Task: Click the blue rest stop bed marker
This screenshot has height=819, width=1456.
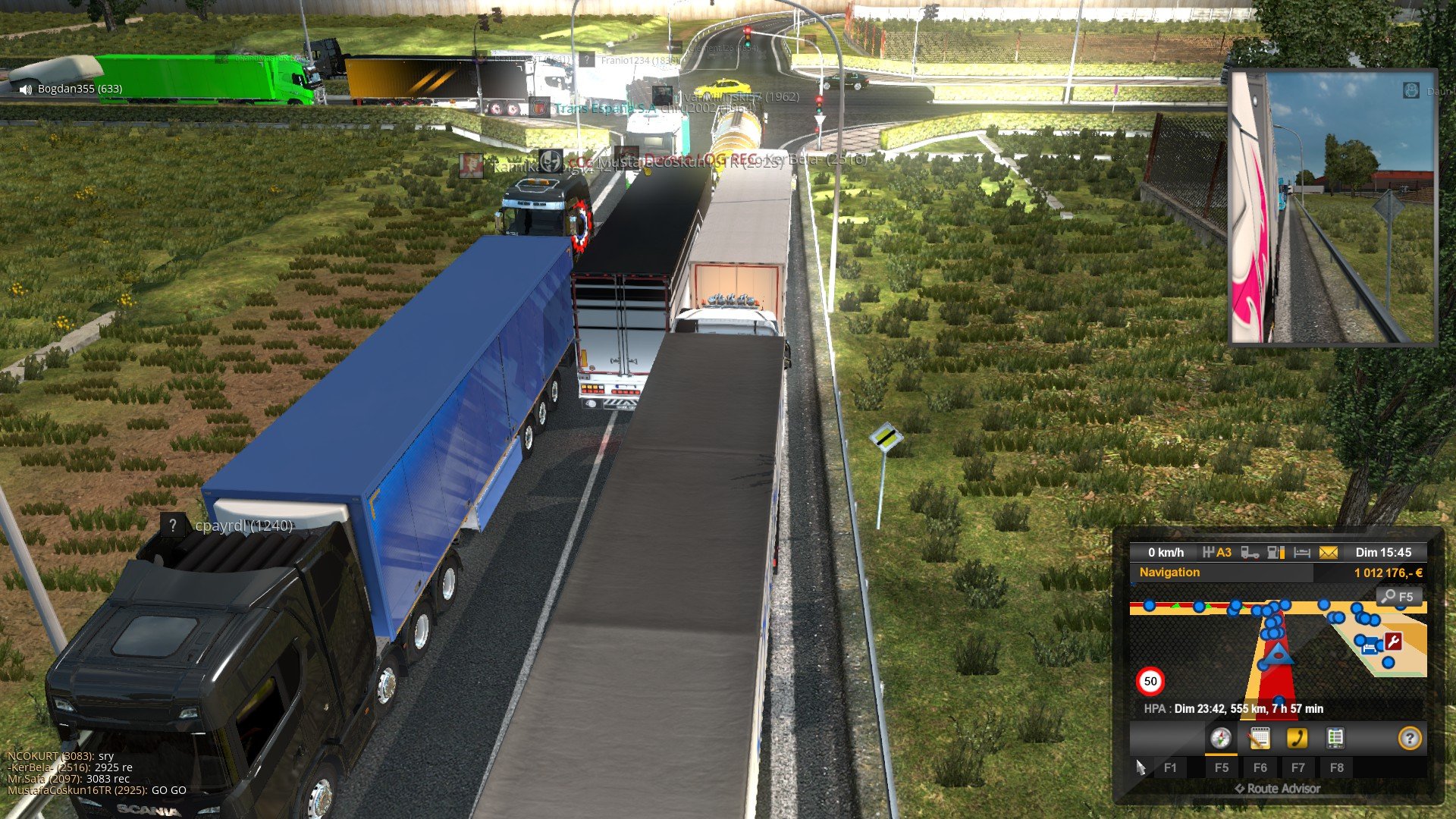Action: [1371, 648]
